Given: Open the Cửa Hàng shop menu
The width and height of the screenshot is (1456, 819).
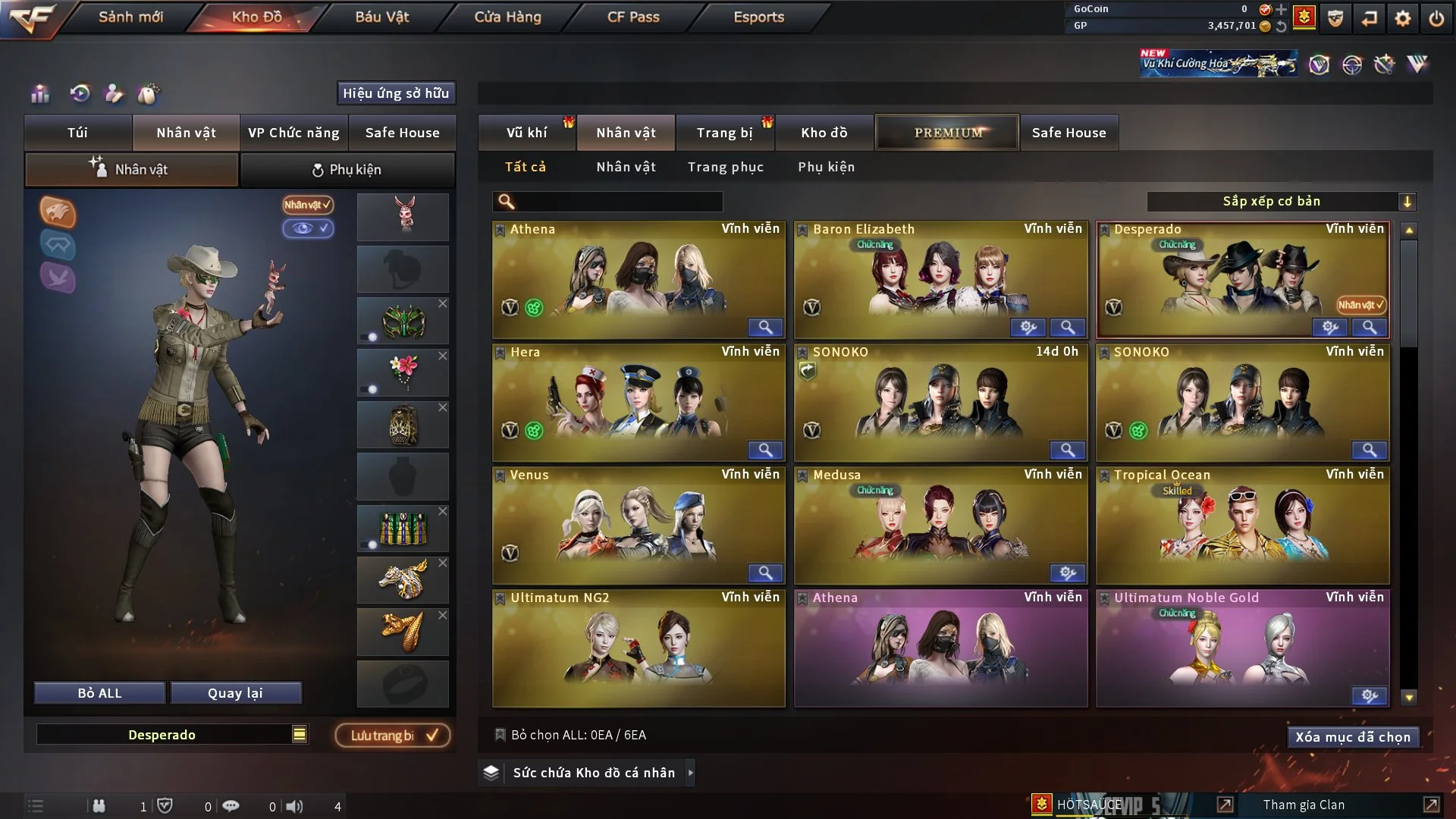Looking at the screenshot, I should 507,17.
